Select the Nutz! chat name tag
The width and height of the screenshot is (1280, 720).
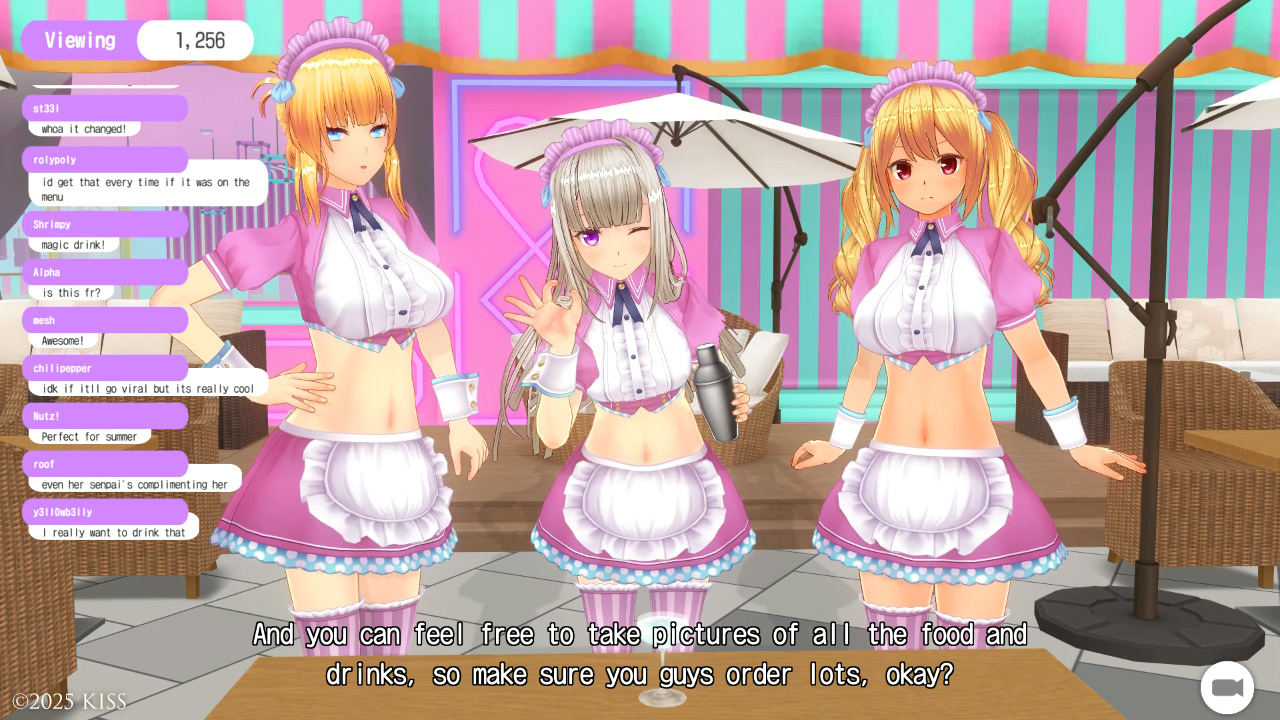[x=105, y=416]
